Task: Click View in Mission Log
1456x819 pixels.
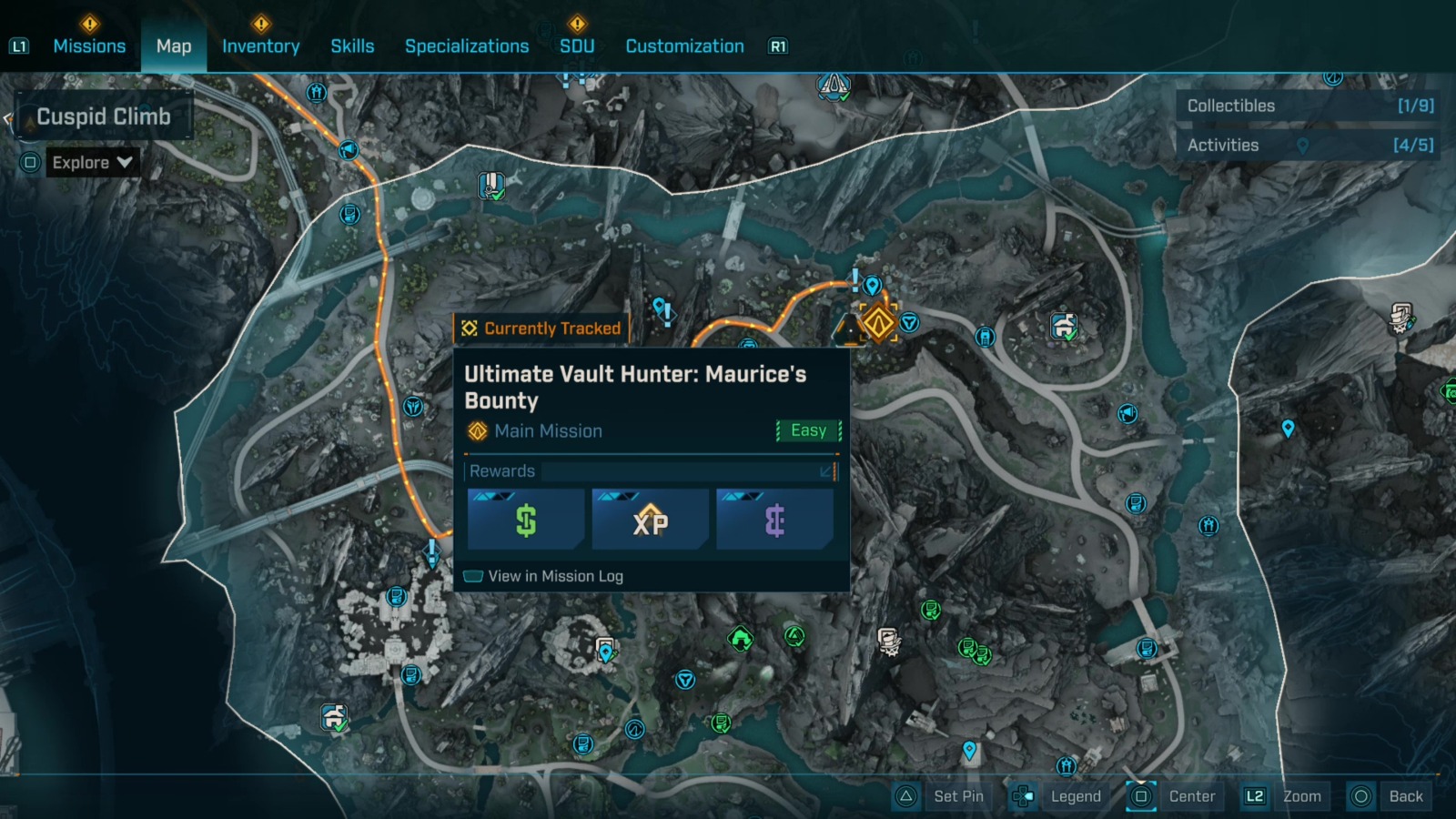Action: click(555, 576)
